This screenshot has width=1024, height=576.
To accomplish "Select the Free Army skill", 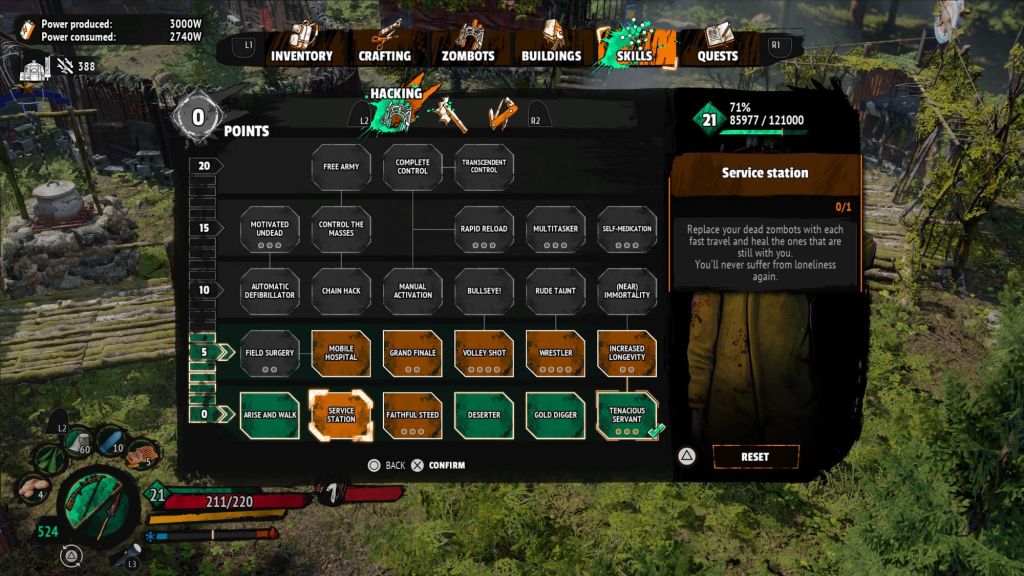I will [341, 166].
